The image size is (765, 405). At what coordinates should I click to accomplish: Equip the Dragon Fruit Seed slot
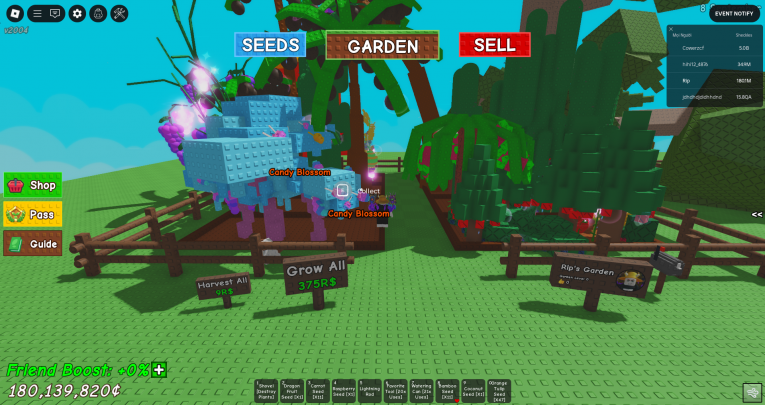coord(292,391)
